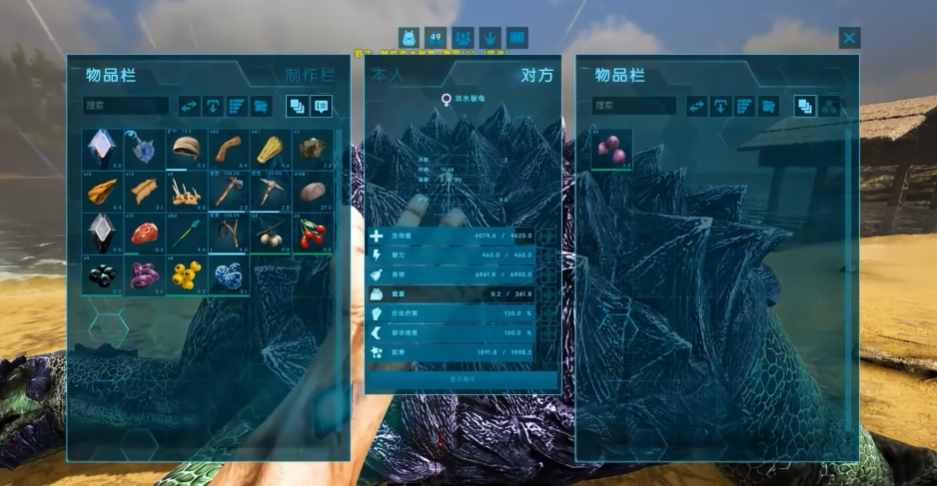This screenshot has height=486, width=937.
Task: Close the inventory screen with the X
Action: (x=849, y=38)
